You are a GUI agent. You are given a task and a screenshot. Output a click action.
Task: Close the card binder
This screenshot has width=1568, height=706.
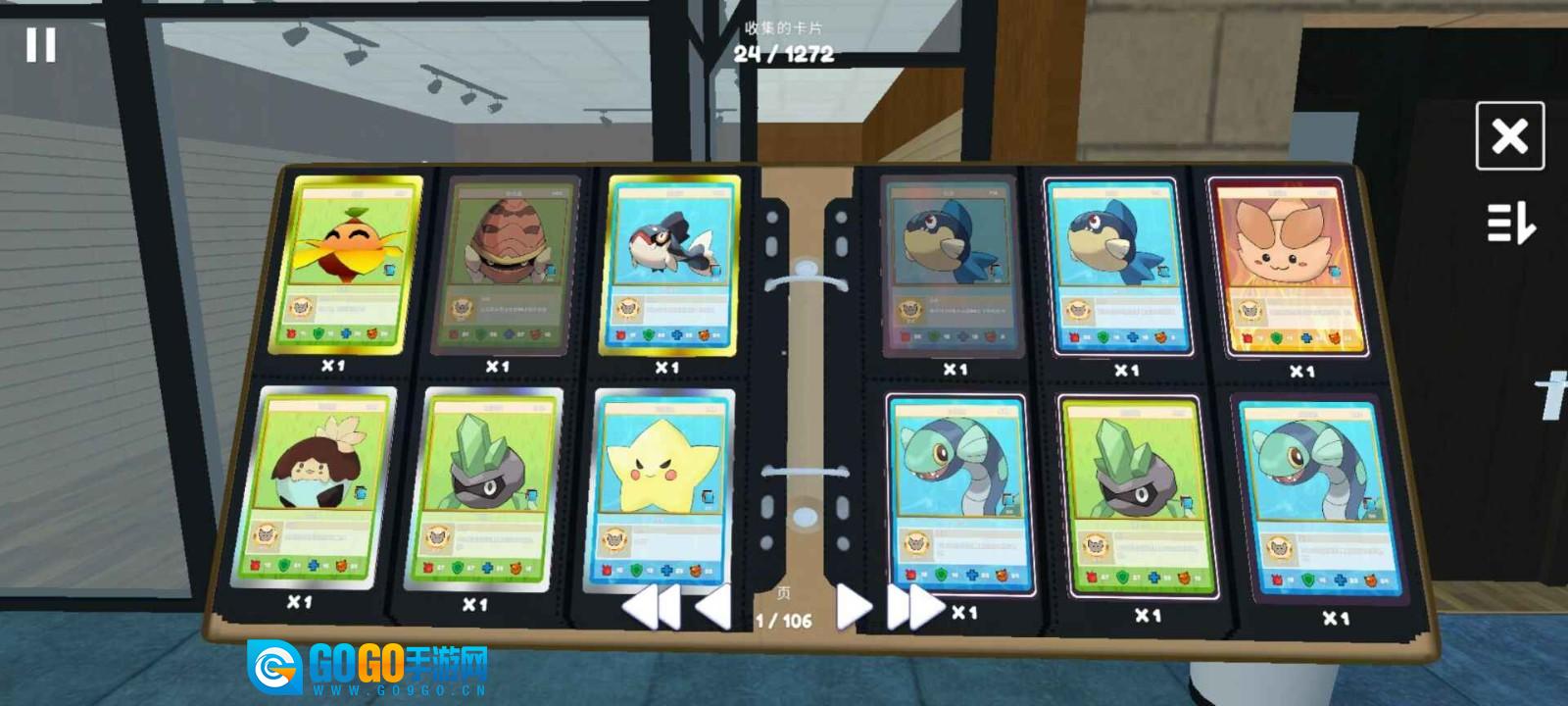(1509, 136)
